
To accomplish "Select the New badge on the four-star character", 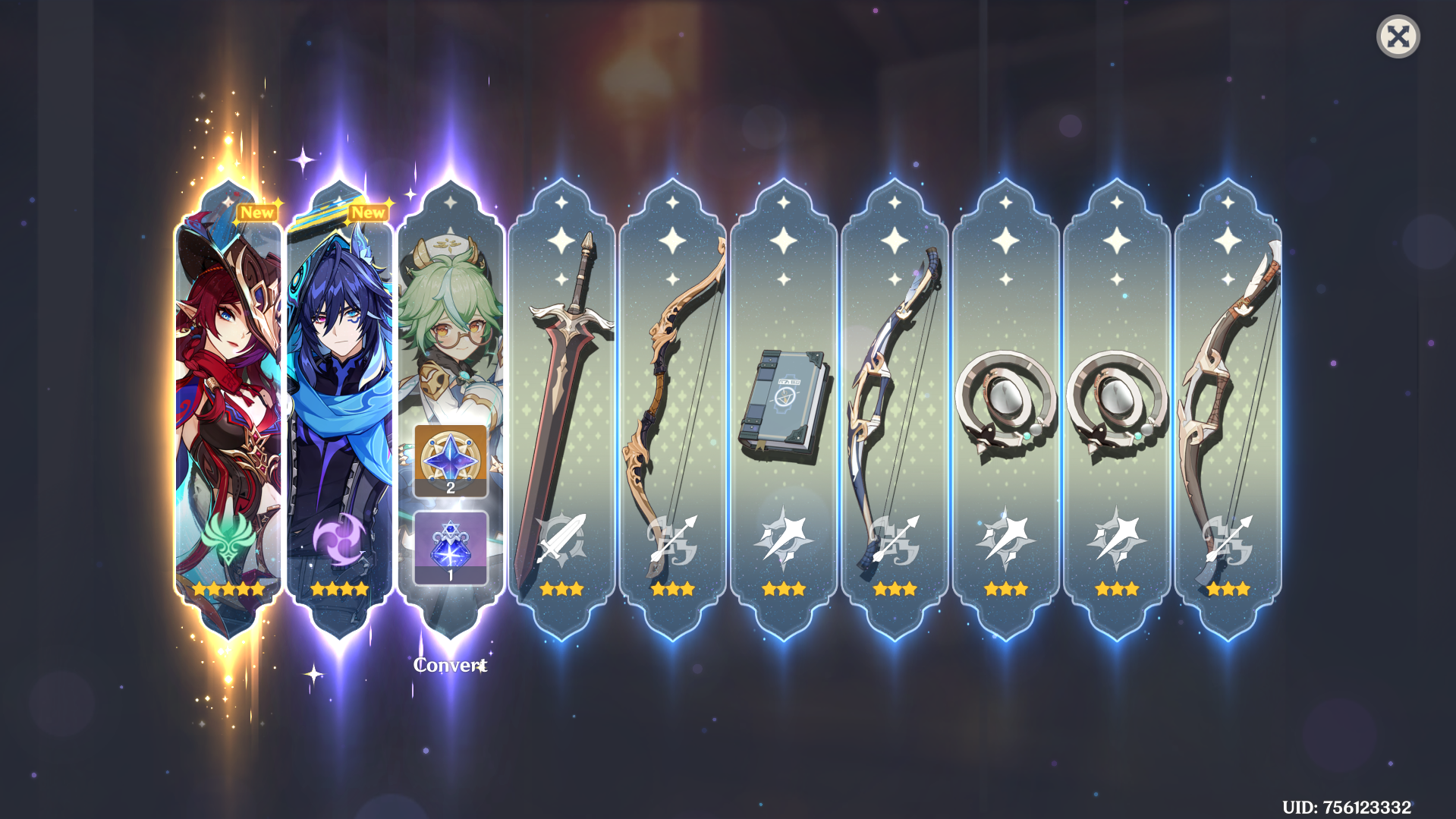I will 367,213.
